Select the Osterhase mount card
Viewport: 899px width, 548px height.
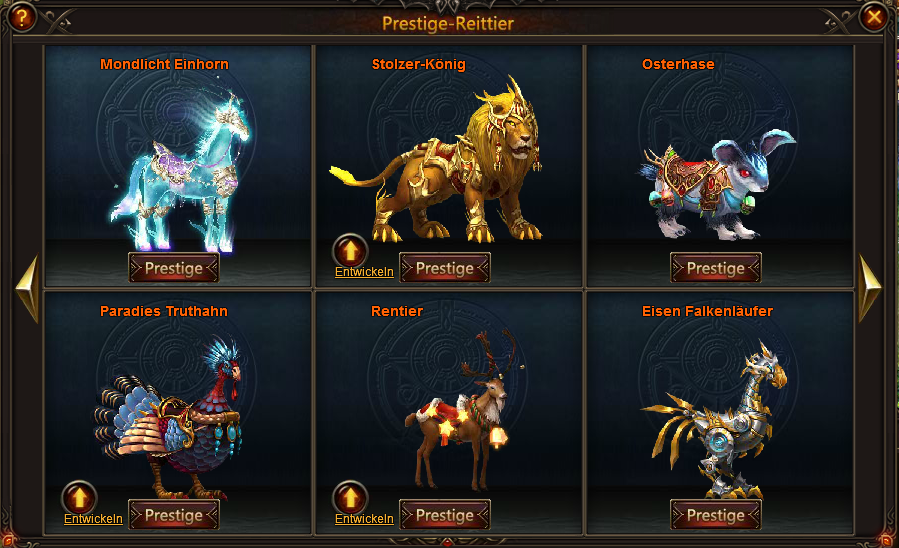718,155
